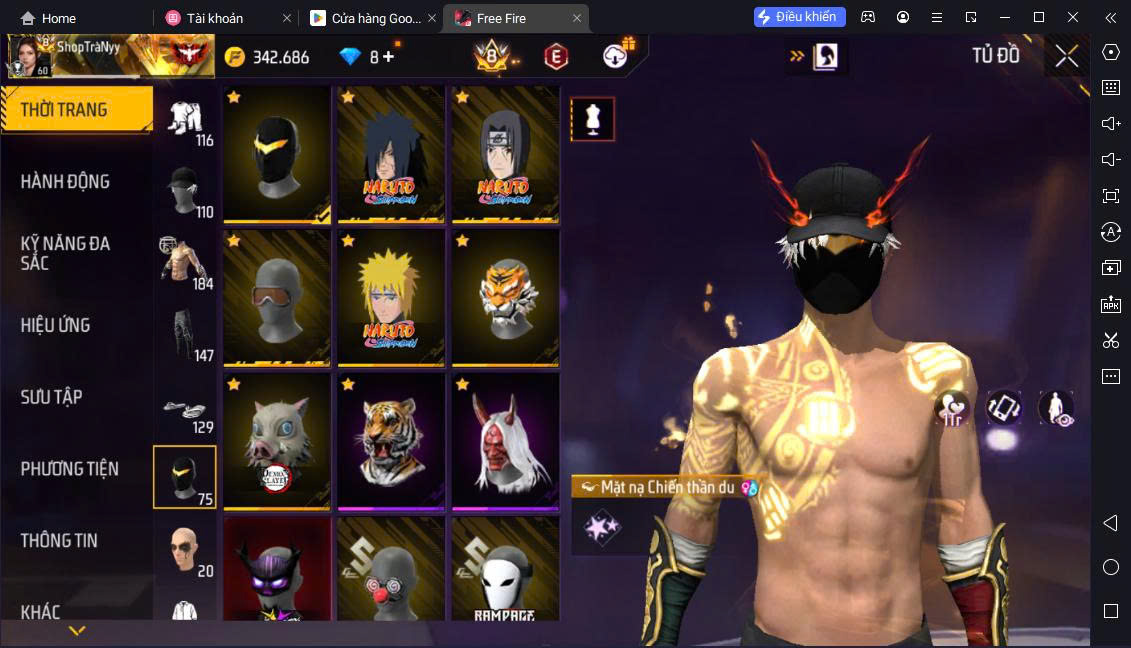Click the mannequin preview icon
Image resolution: width=1131 pixels, height=648 pixels.
point(592,119)
